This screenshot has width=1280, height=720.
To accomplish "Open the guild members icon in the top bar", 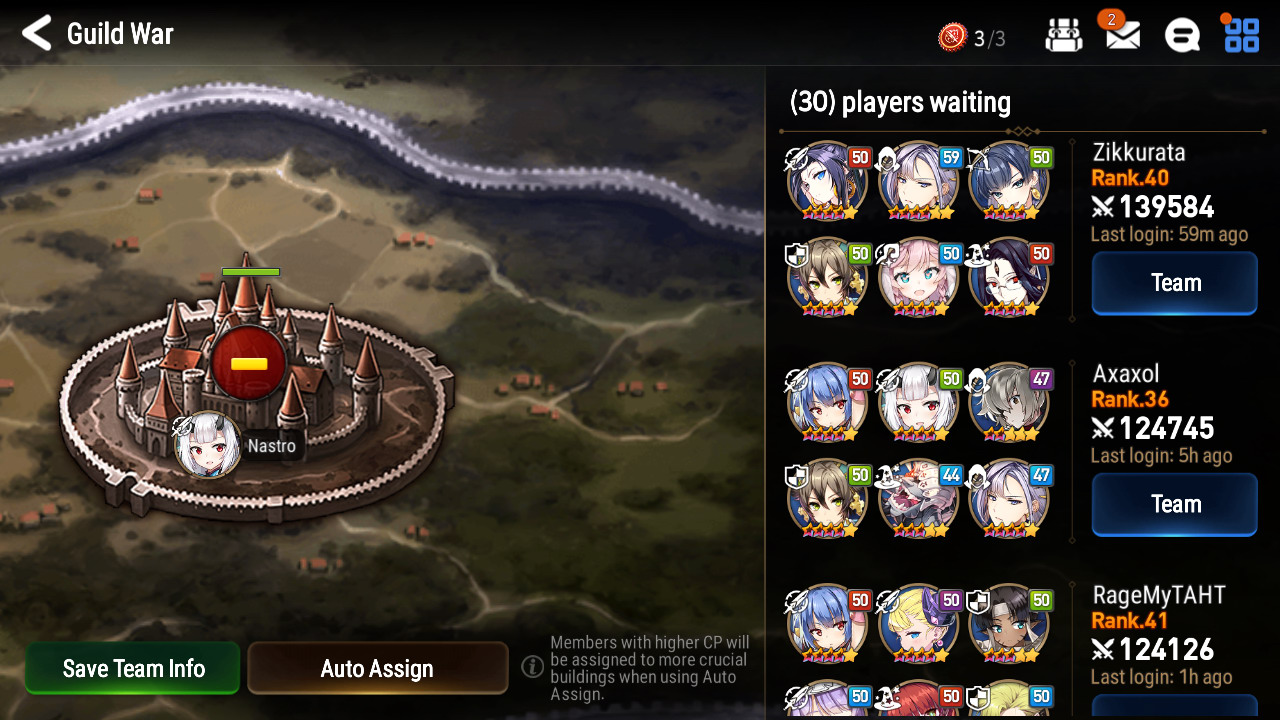I will pyautogui.click(x=1064, y=36).
